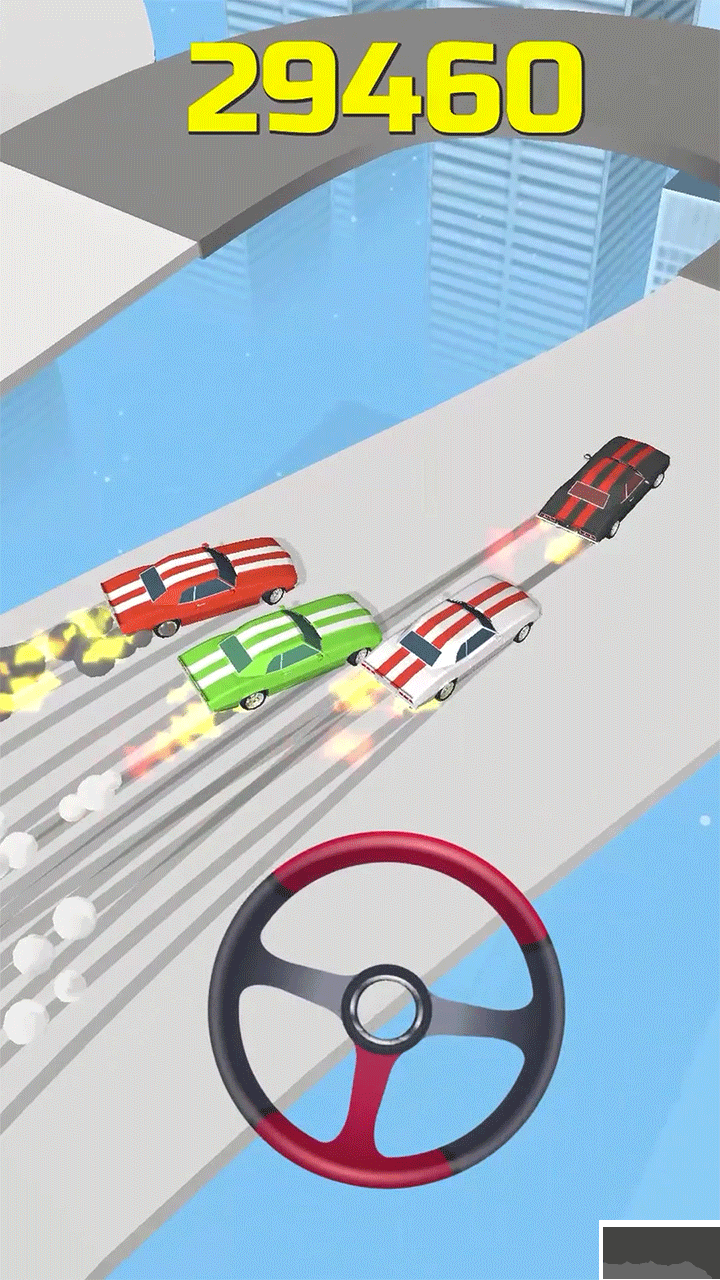The width and height of the screenshot is (720, 1280).
Task: Tap the red and black steering wheel
Action: pos(385,1008)
